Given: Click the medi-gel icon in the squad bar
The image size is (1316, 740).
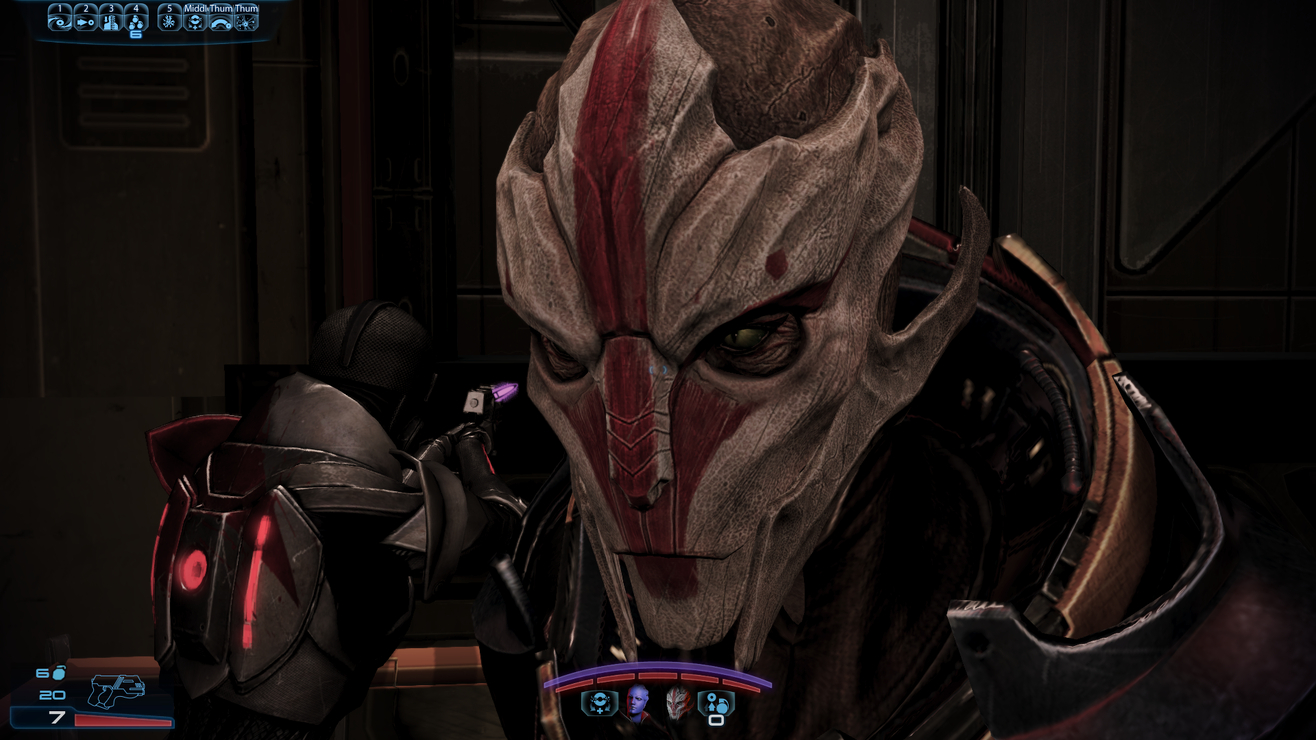Looking at the screenshot, I should click(x=716, y=703).
